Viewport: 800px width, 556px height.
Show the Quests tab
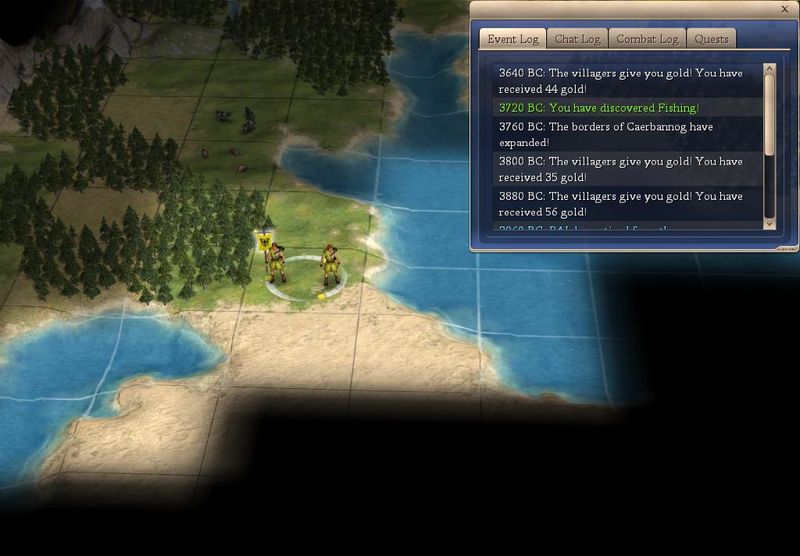[x=711, y=39]
